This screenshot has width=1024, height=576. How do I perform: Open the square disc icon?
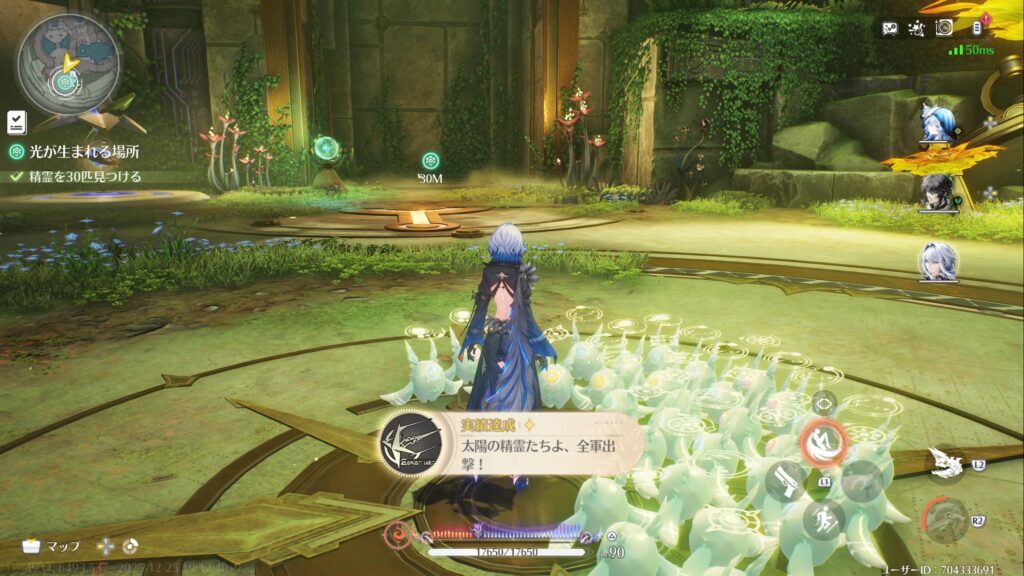(943, 28)
